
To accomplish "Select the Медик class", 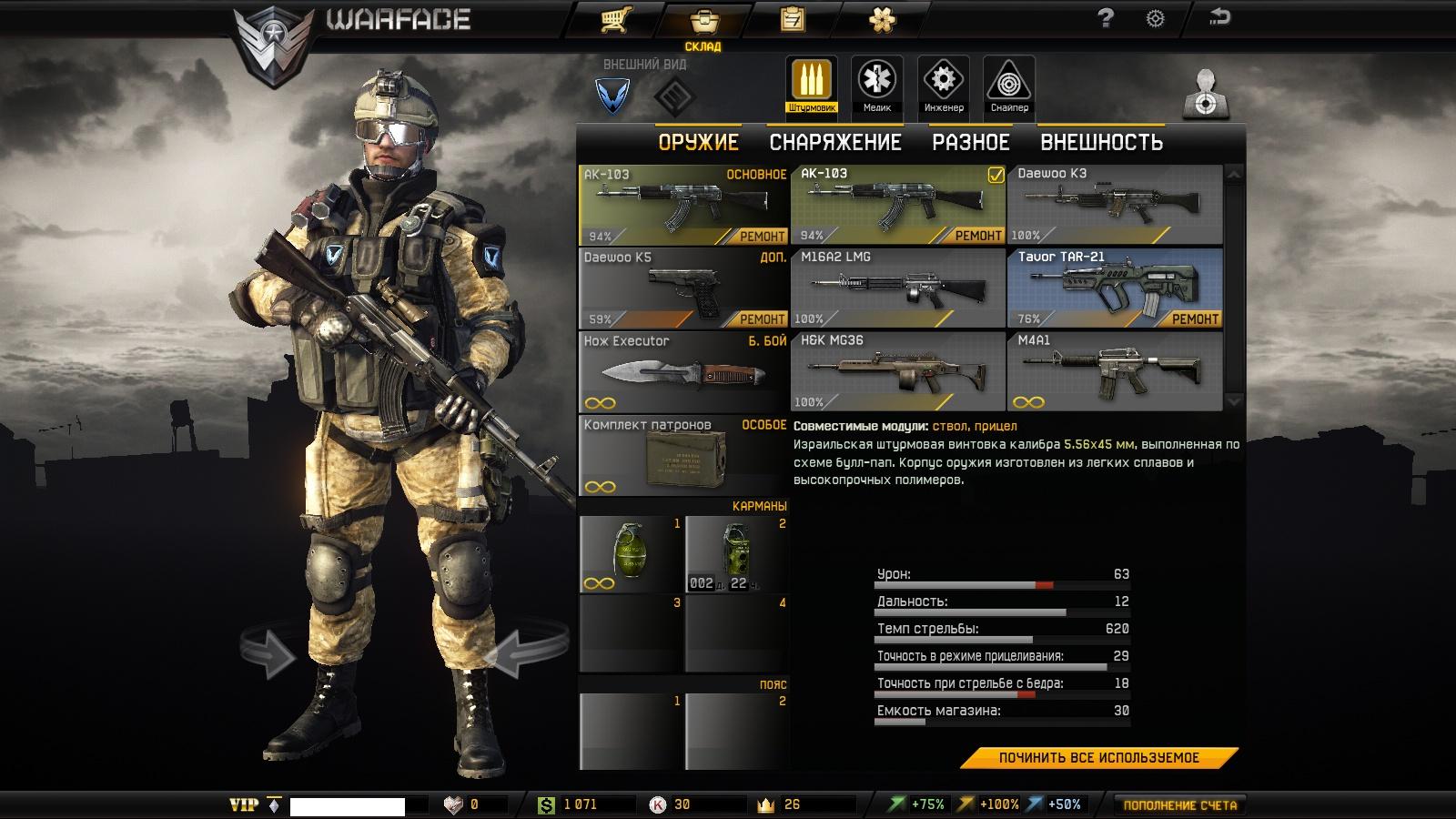I will (x=876, y=86).
